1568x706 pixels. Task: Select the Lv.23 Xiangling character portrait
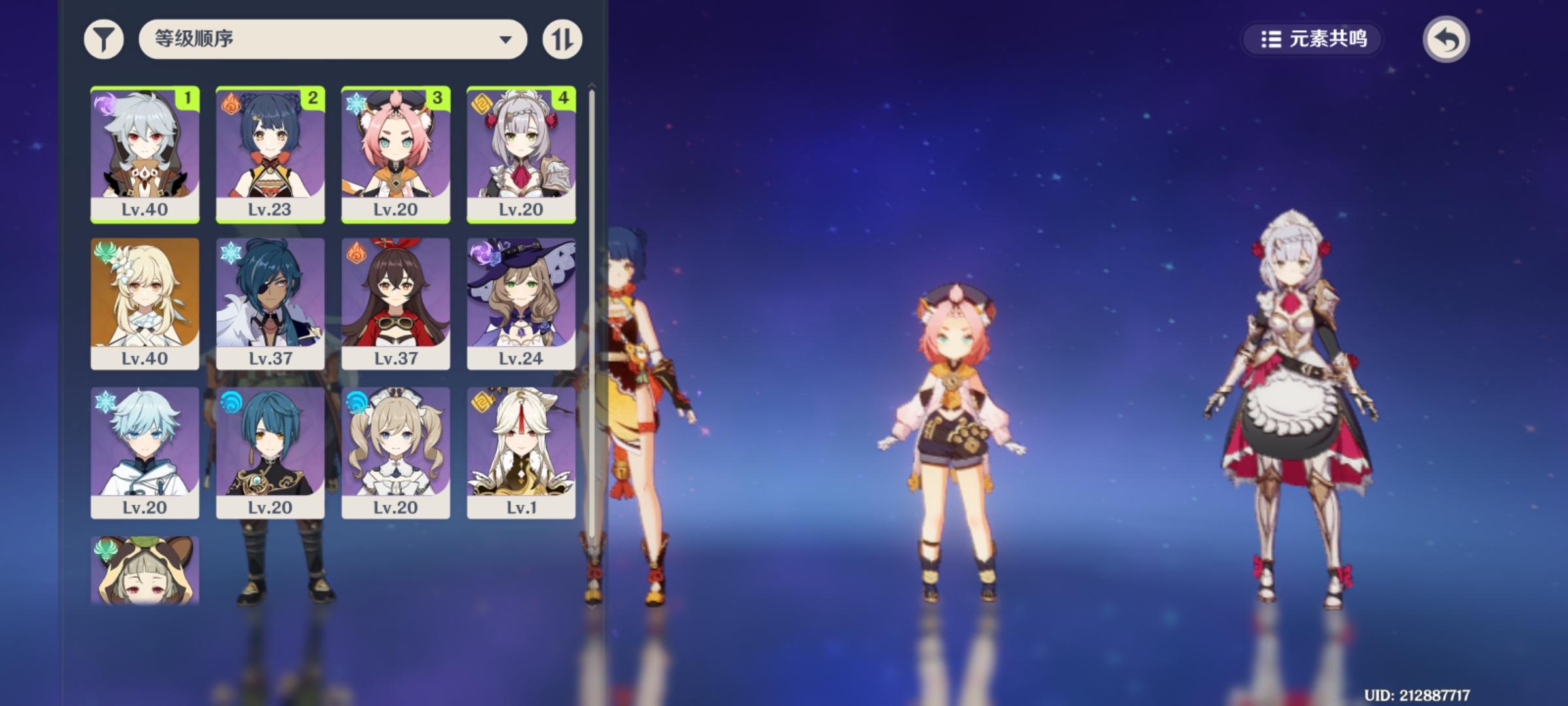click(x=270, y=154)
